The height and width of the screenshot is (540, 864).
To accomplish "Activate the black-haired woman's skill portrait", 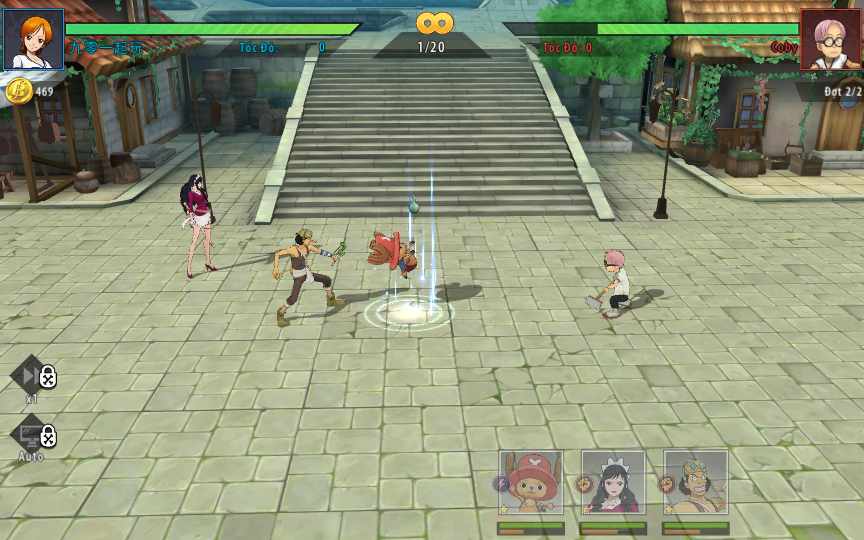I will (x=613, y=483).
